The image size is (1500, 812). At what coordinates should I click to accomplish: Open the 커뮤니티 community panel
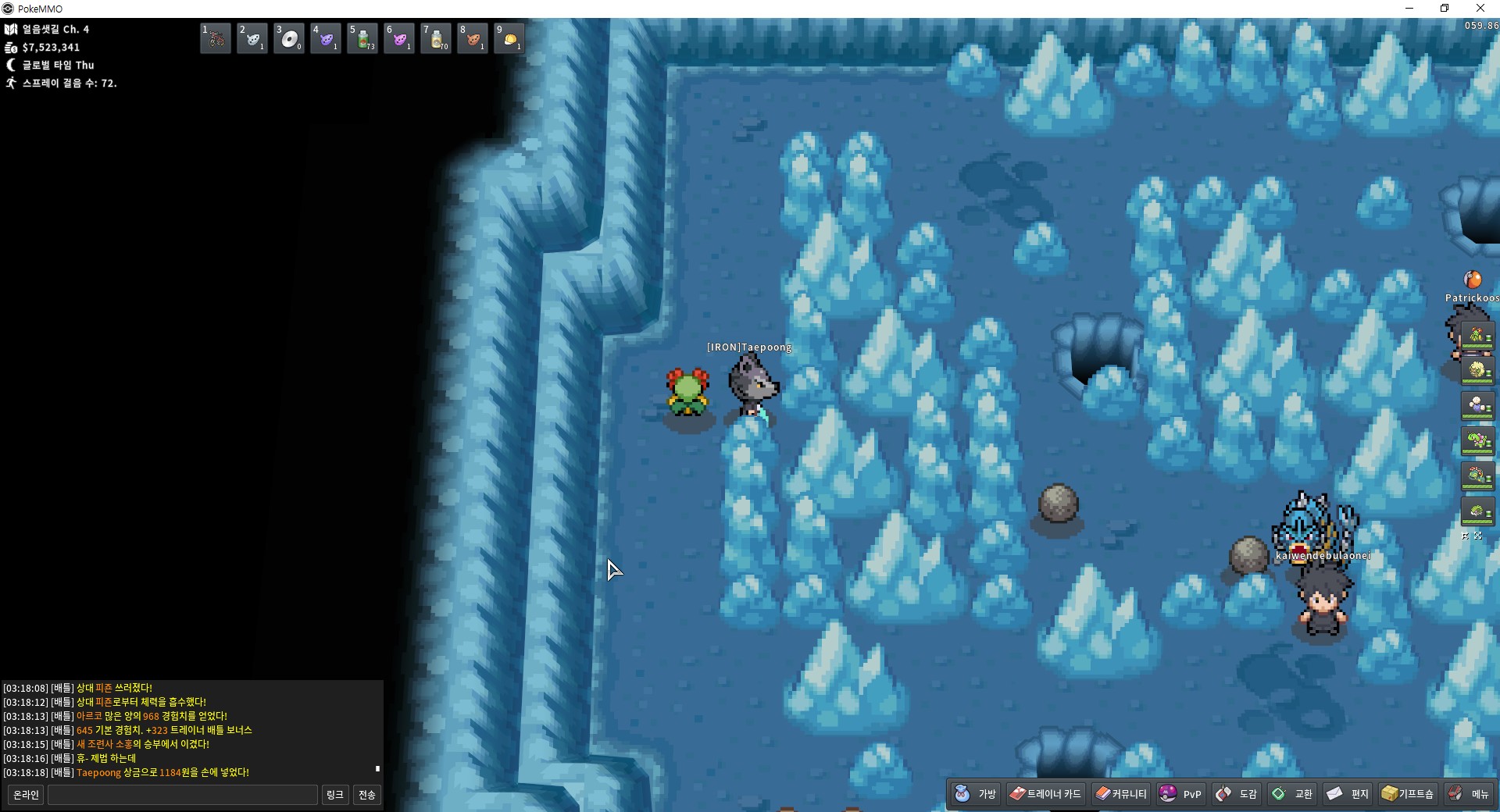click(1120, 794)
